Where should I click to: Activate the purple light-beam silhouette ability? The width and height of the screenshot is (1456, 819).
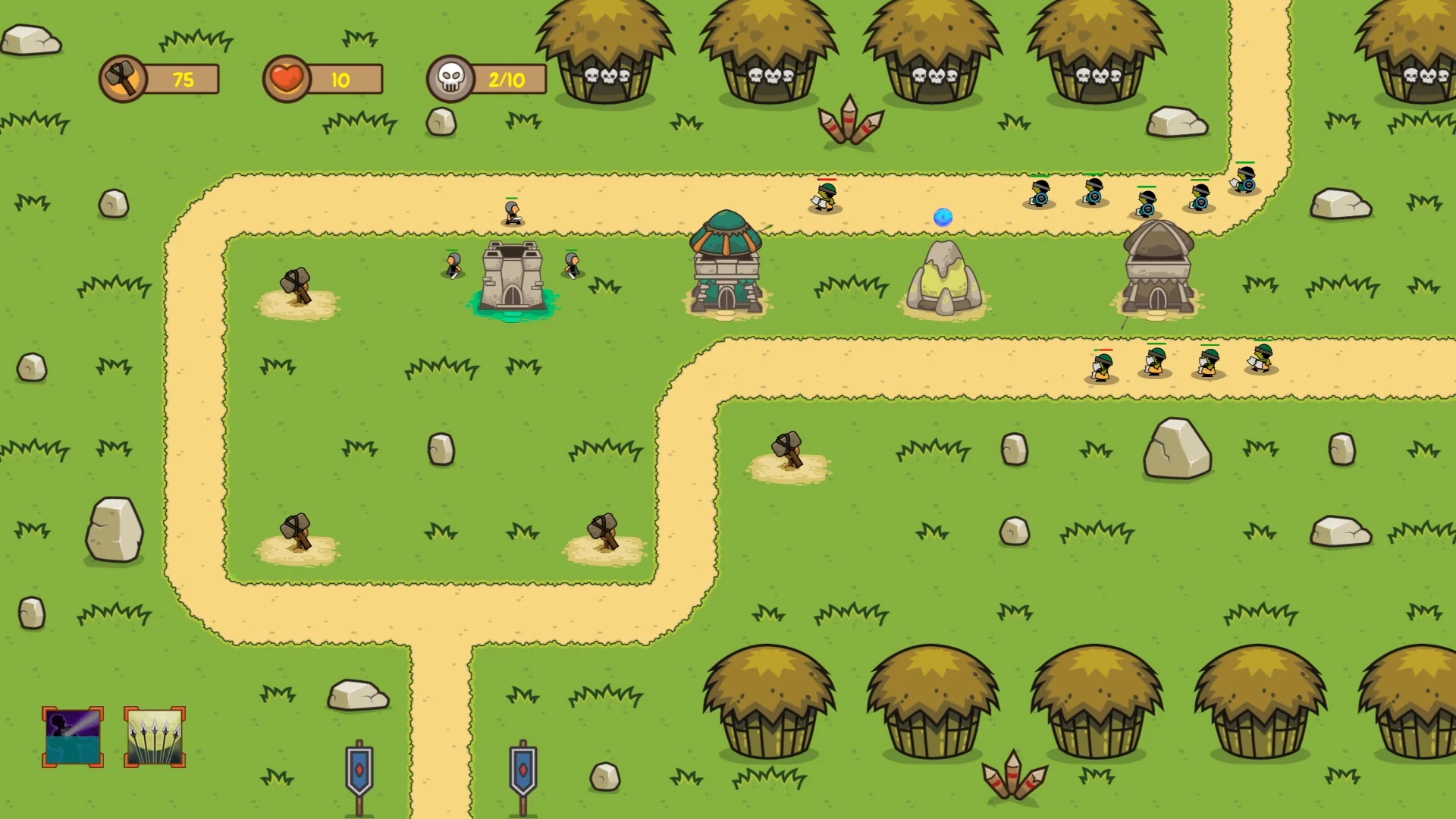(x=73, y=737)
